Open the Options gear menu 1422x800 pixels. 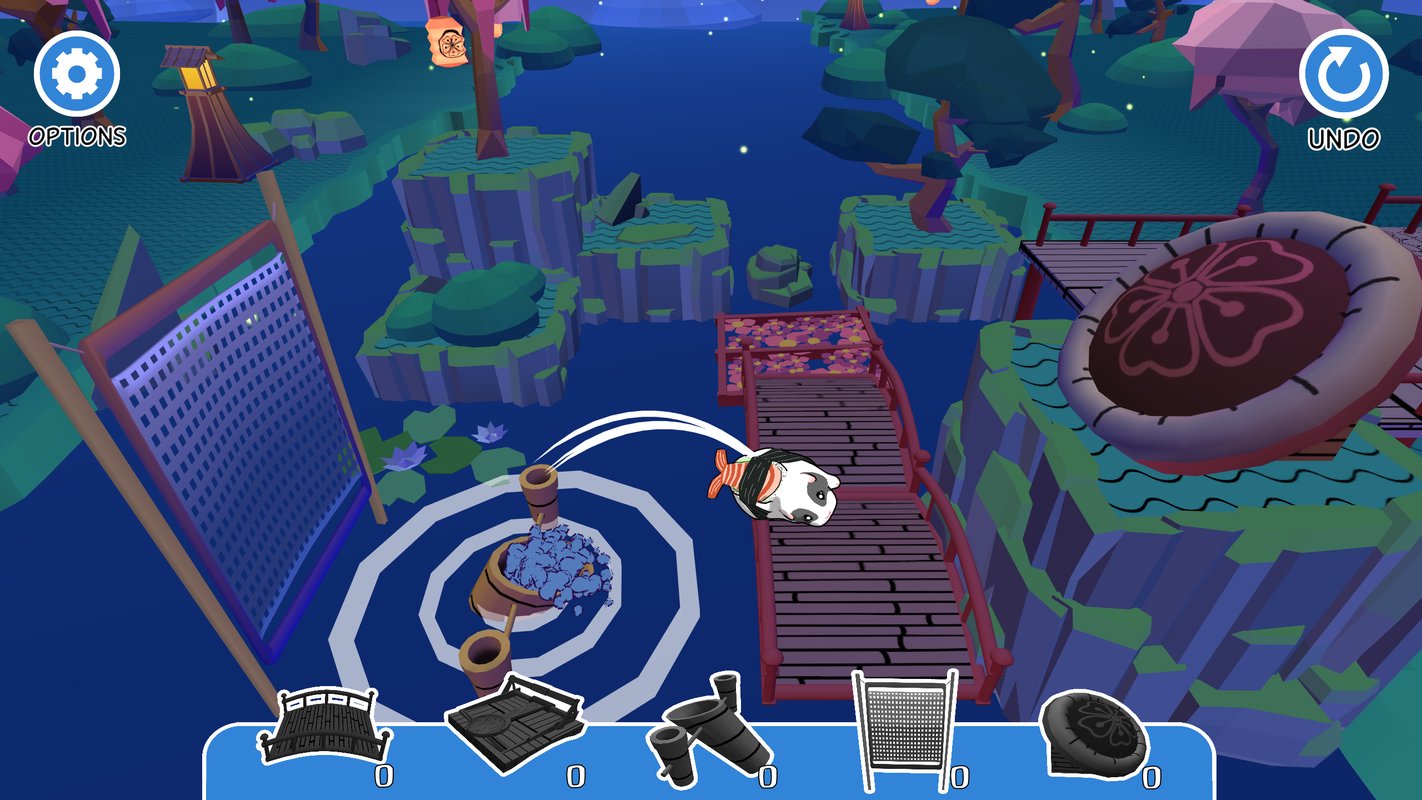[77, 73]
